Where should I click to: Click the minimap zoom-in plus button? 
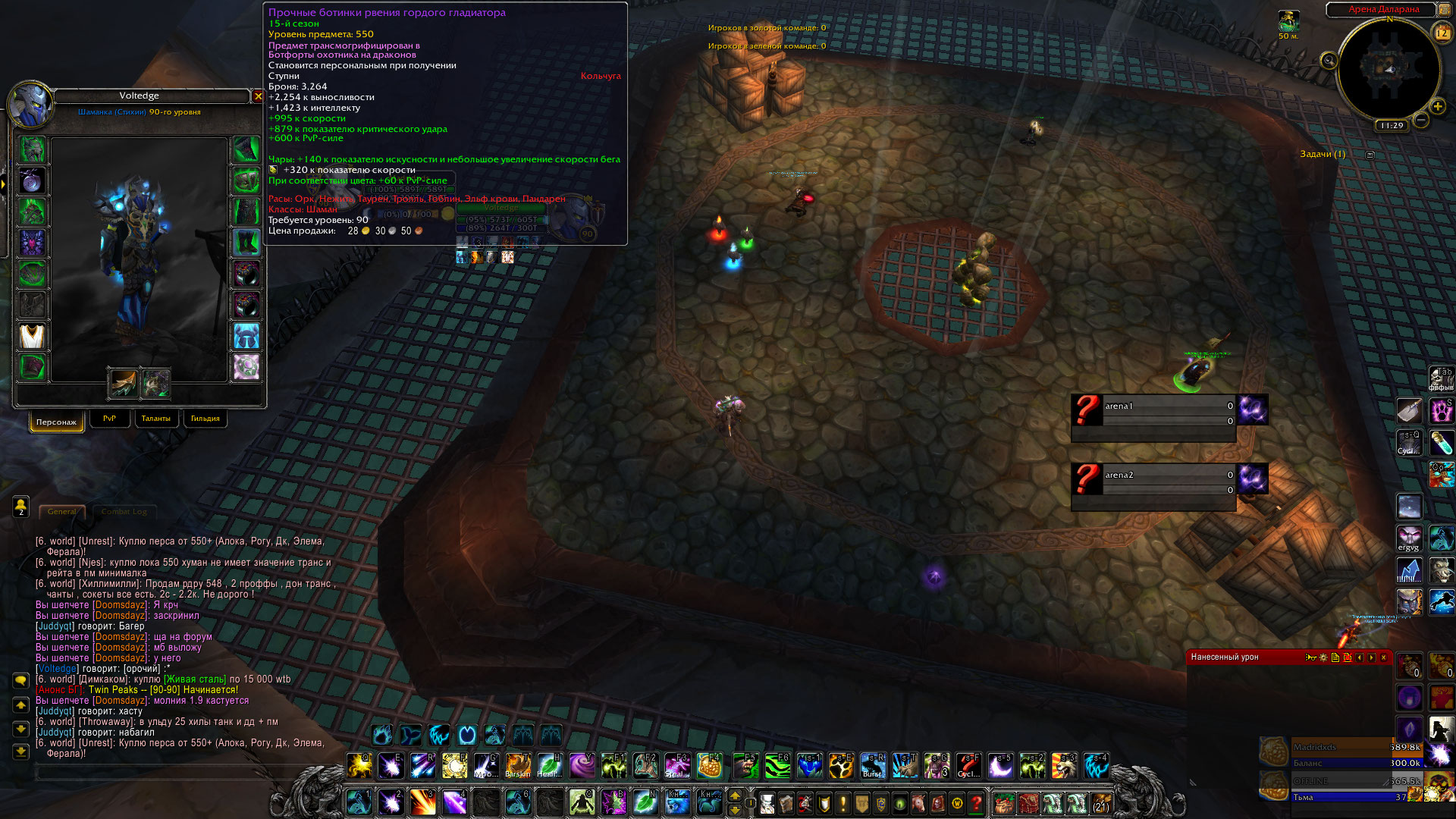point(1437,107)
